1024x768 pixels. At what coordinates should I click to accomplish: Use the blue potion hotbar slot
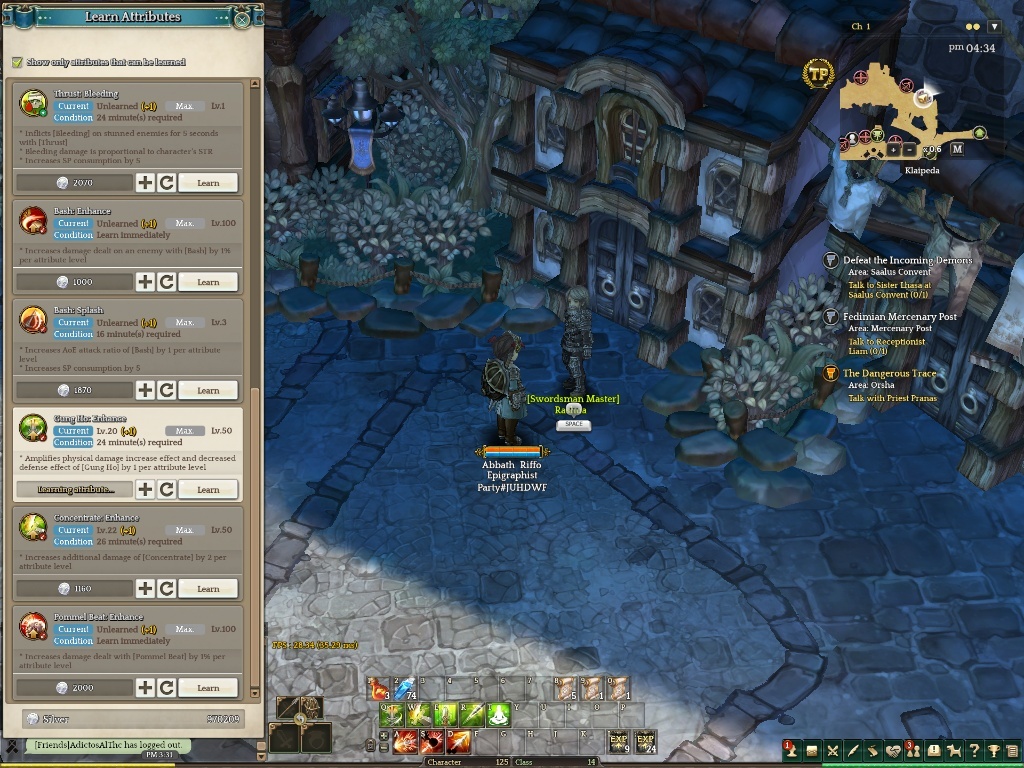tap(405, 689)
